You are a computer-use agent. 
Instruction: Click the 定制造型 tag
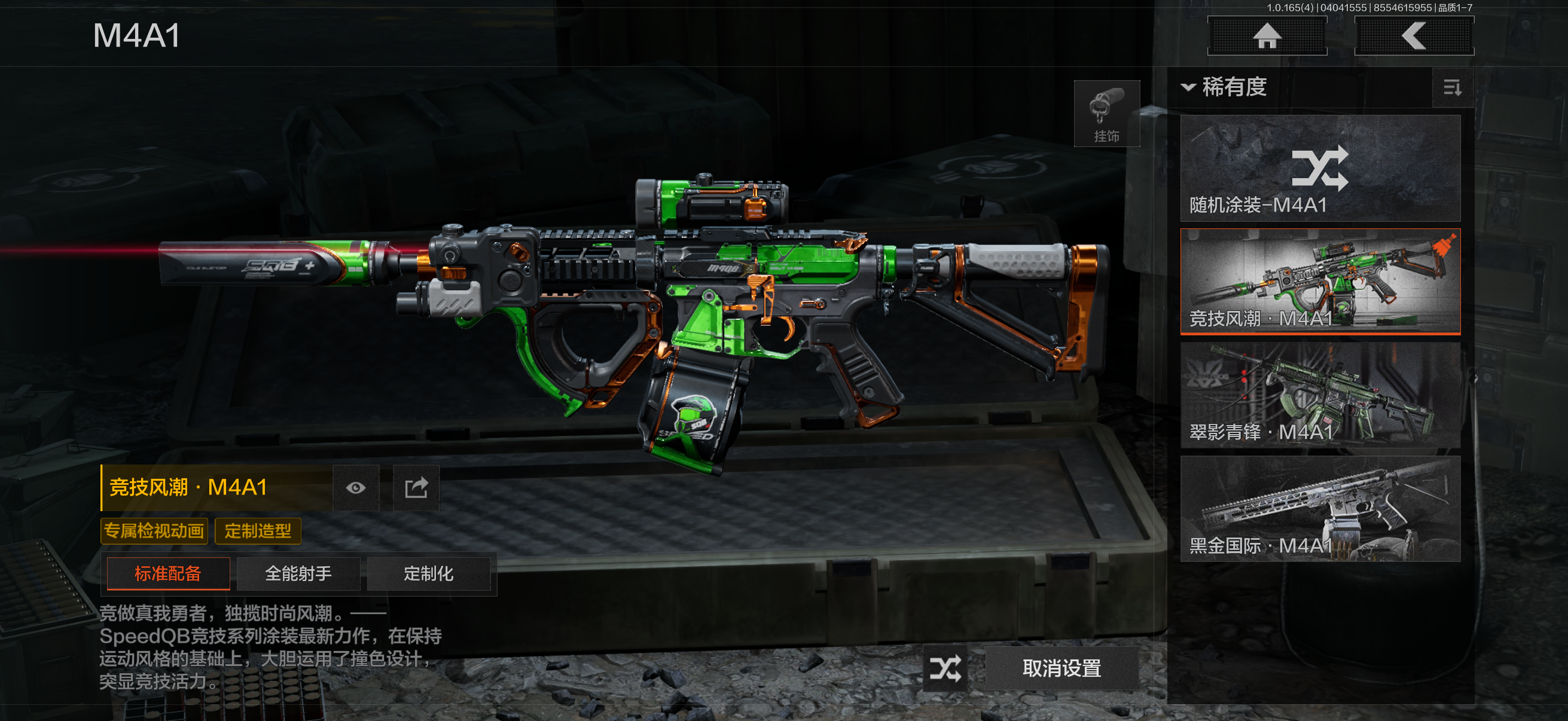pyautogui.click(x=258, y=531)
